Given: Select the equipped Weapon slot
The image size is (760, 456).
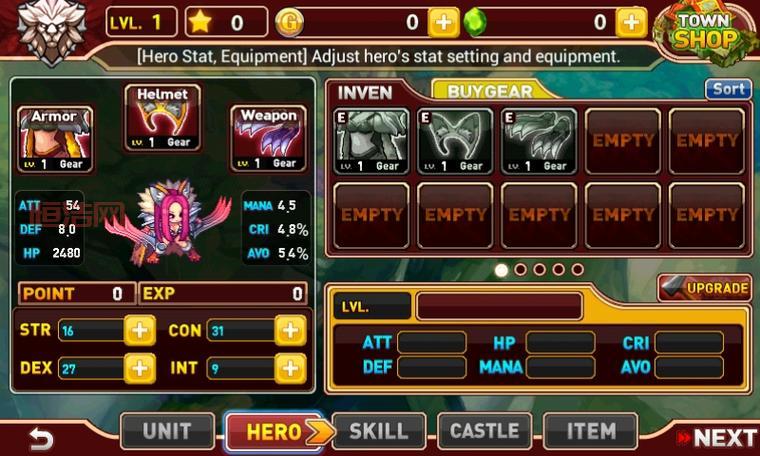Looking at the screenshot, I should [268, 140].
